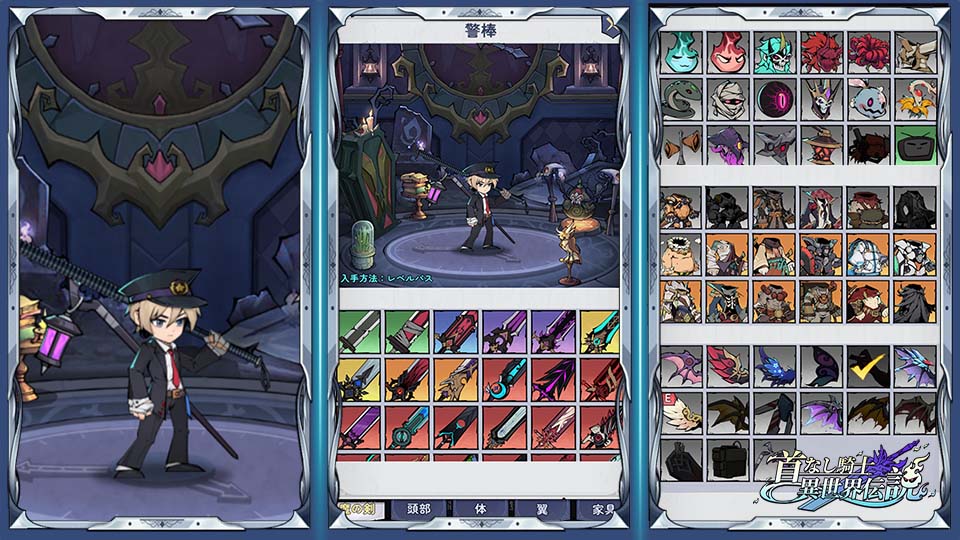Select the dark backpack item
This screenshot has height=540, width=960.
point(728,459)
